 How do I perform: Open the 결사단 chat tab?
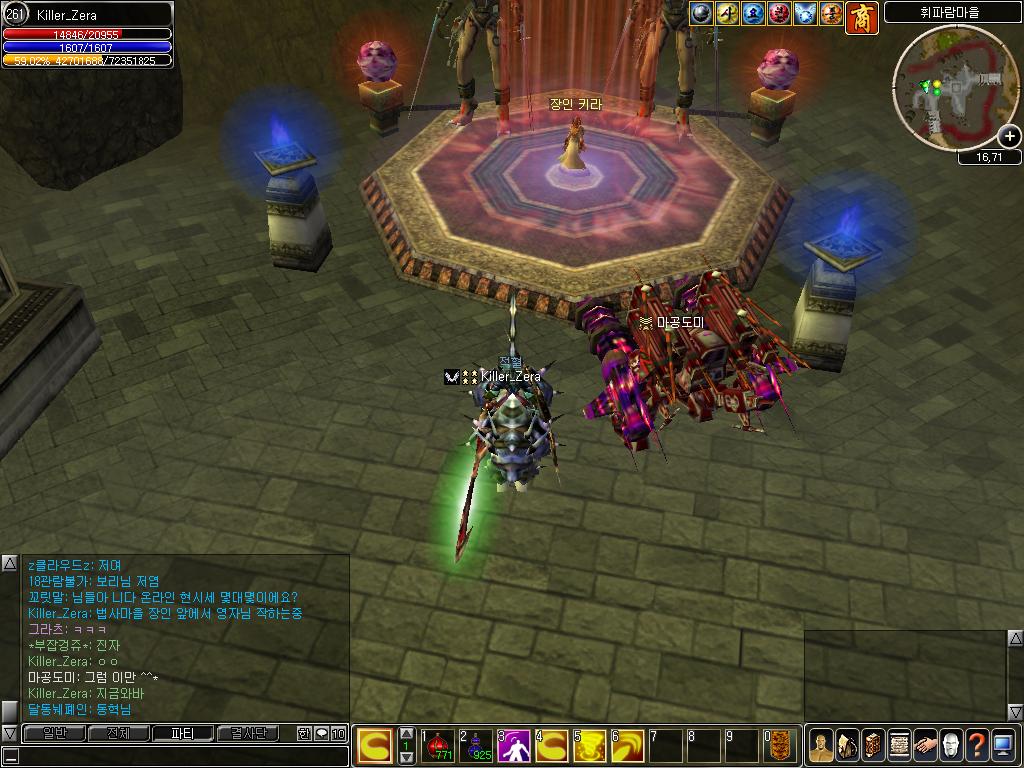[x=247, y=733]
